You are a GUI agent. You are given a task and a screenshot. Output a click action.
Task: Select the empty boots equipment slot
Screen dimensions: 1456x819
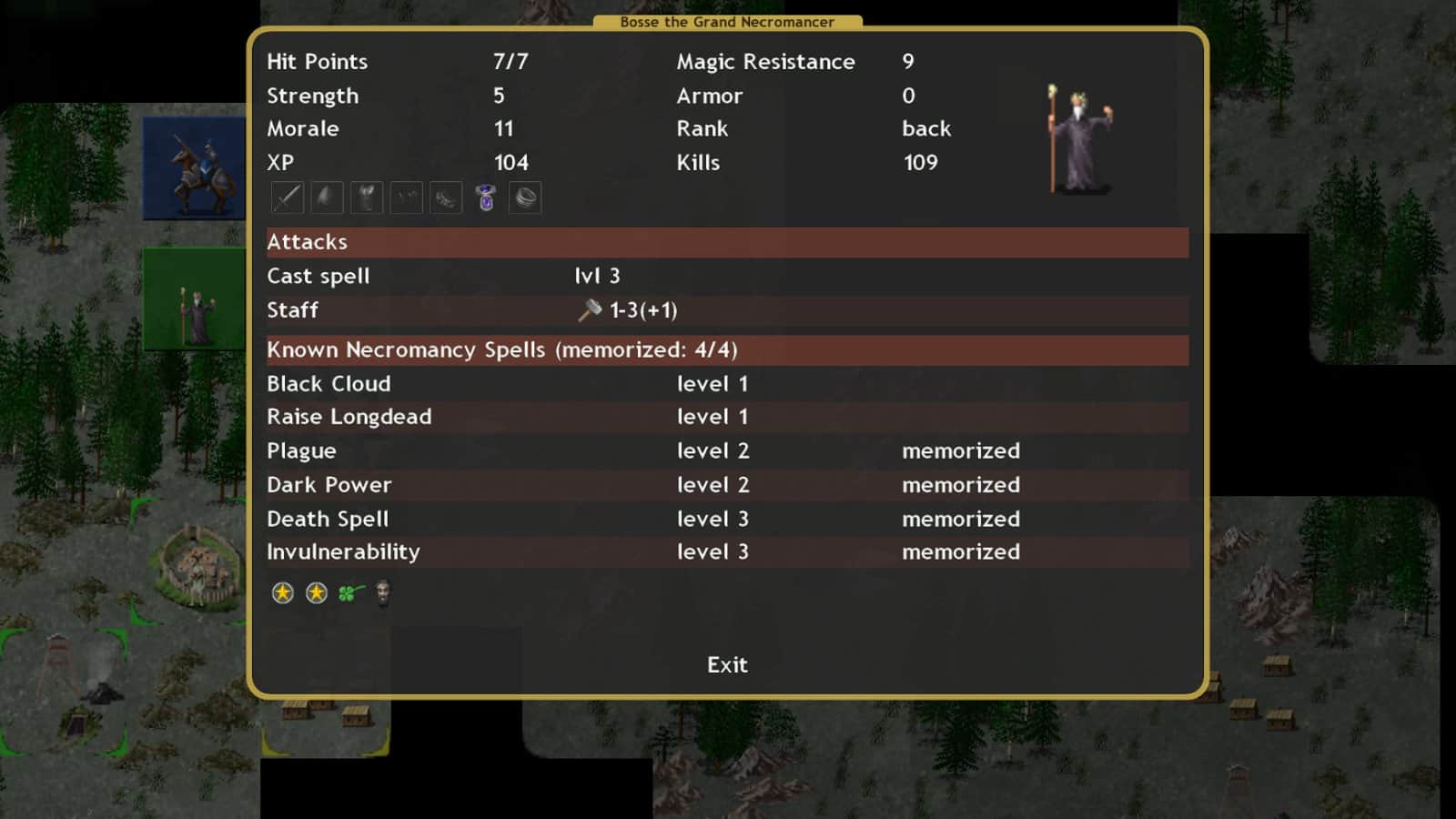click(x=446, y=197)
